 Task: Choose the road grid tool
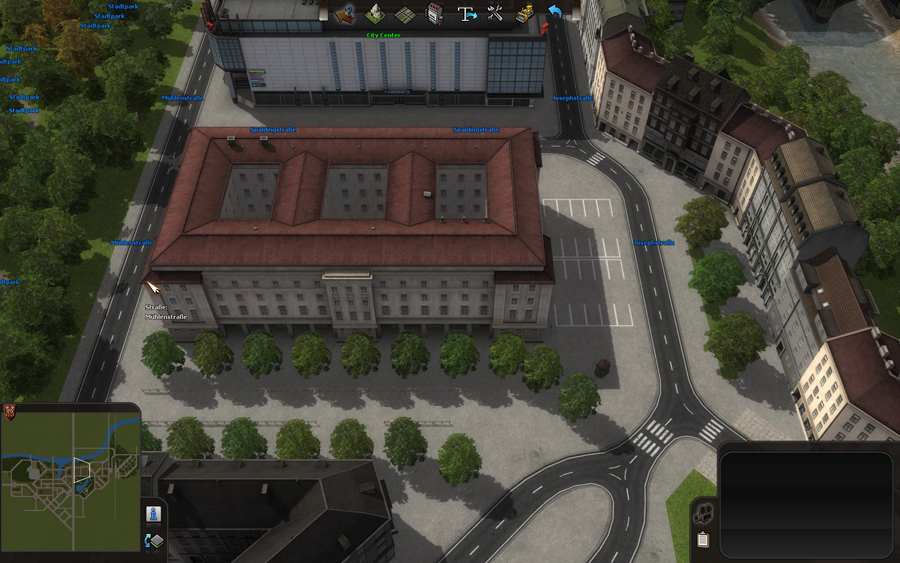tap(405, 14)
